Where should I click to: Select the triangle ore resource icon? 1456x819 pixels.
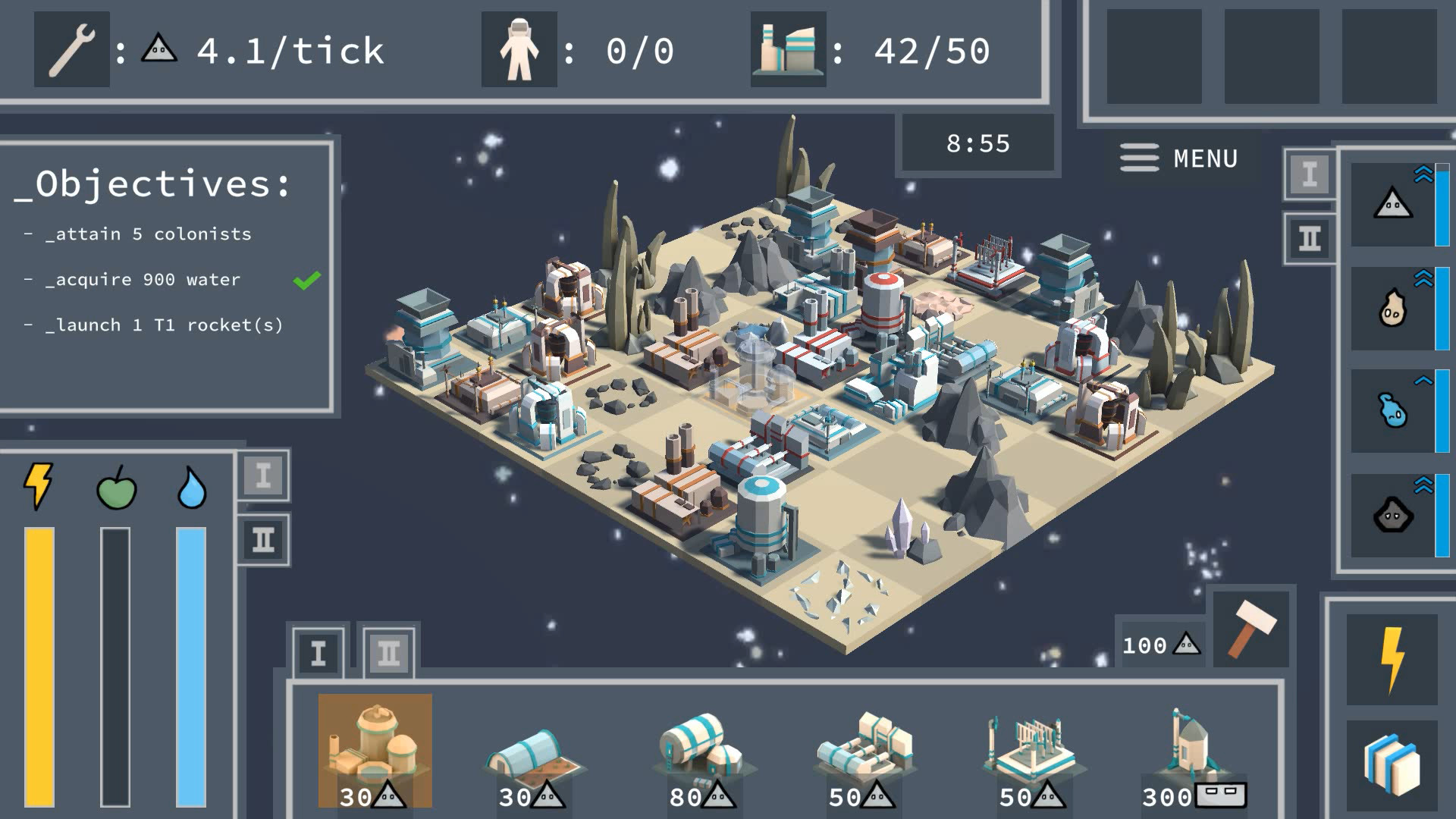pyautogui.click(x=1392, y=204)
